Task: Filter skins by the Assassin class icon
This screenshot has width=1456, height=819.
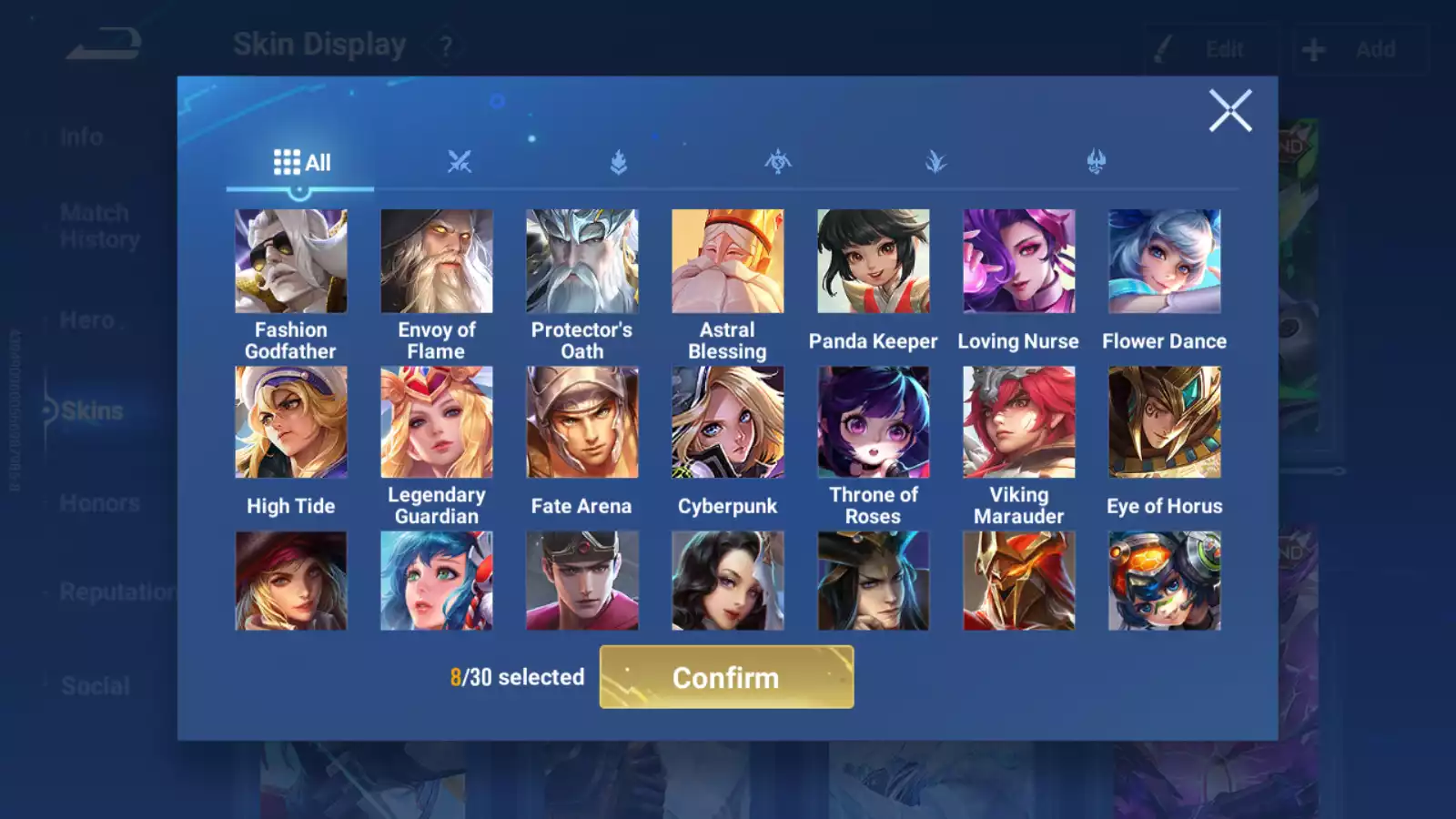Action: tap(778, 161)
